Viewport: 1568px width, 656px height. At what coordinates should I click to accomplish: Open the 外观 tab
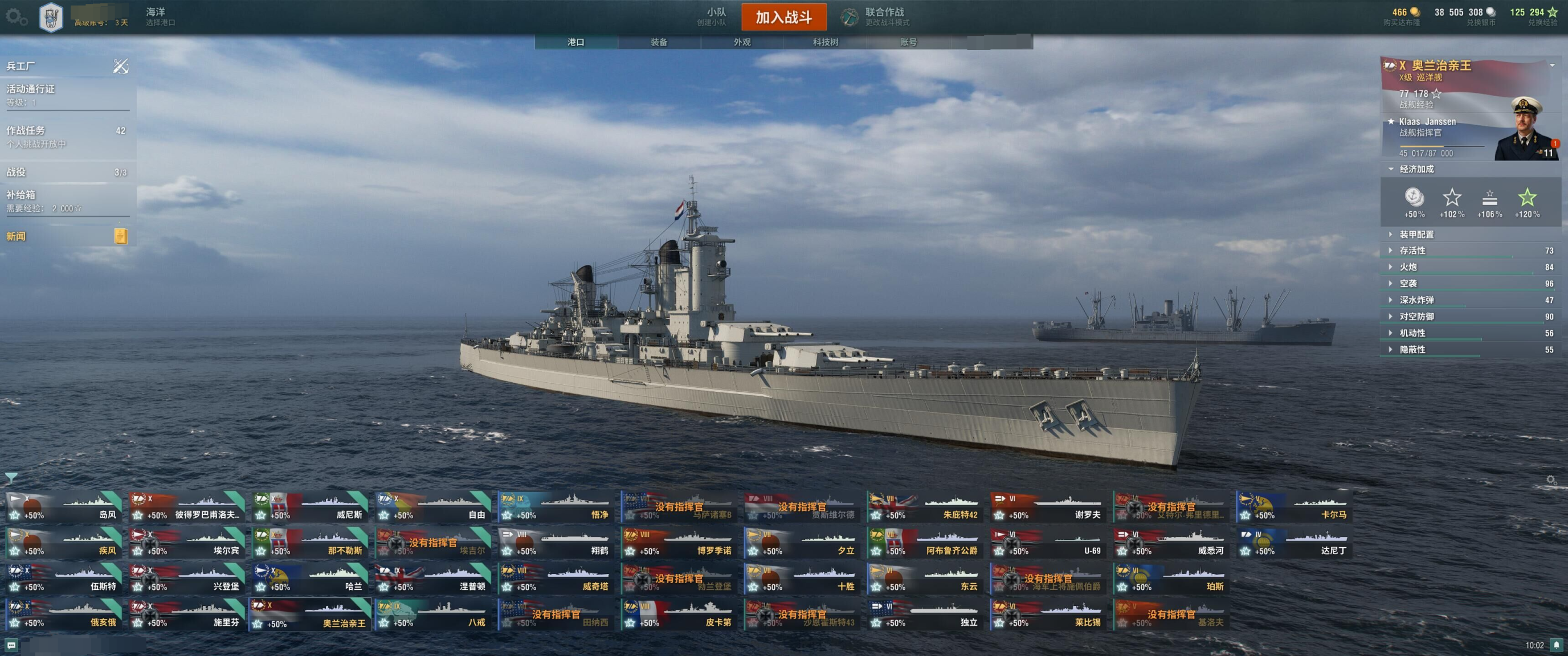tap(741, 42)
